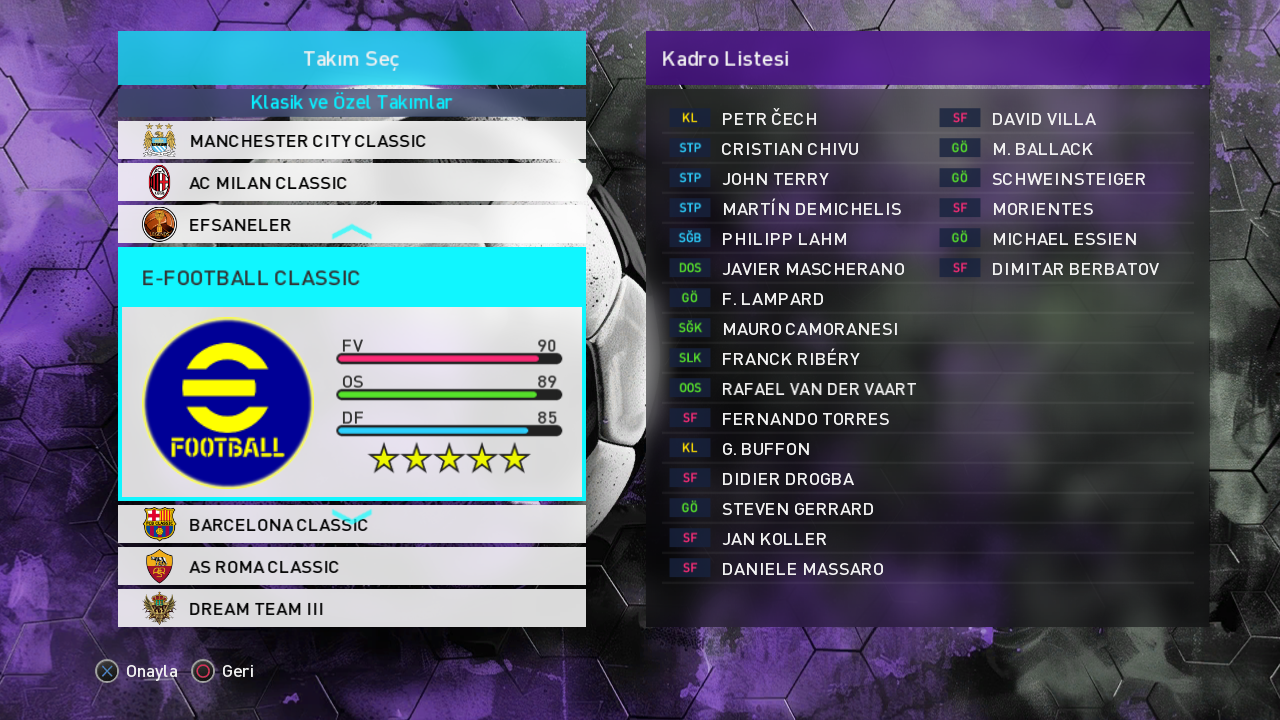
Task: Choose Barcelona Classic from the list
Action: [x=351, y=525]
